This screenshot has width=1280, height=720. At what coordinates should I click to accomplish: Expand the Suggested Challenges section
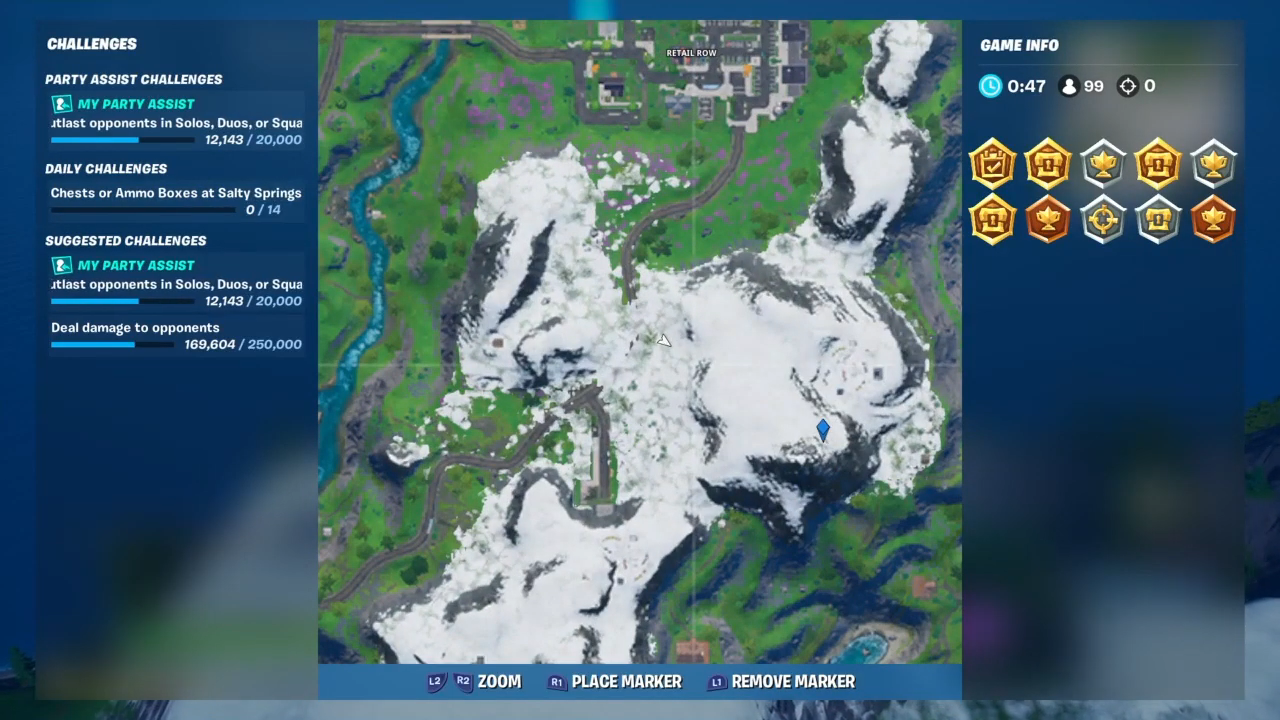point(125,240)
